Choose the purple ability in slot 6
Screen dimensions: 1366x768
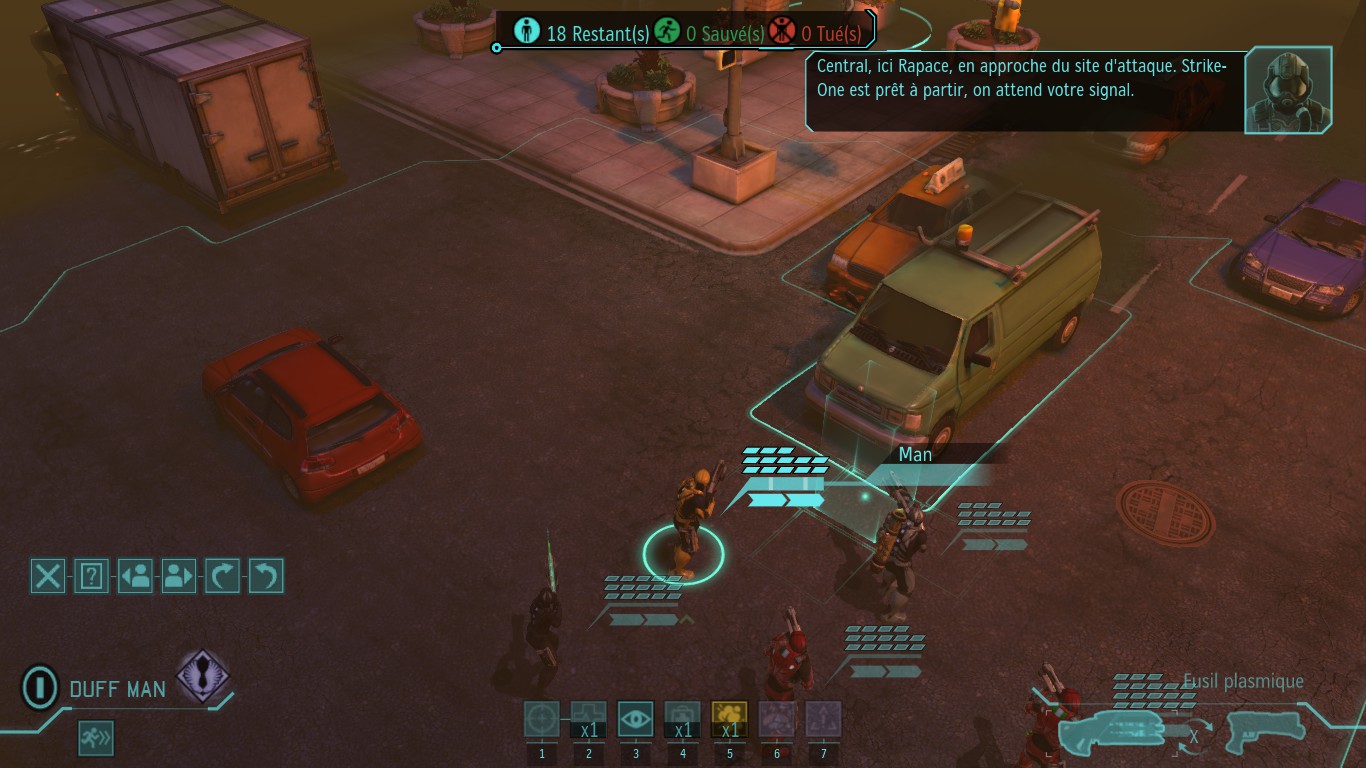coord(777,719)
